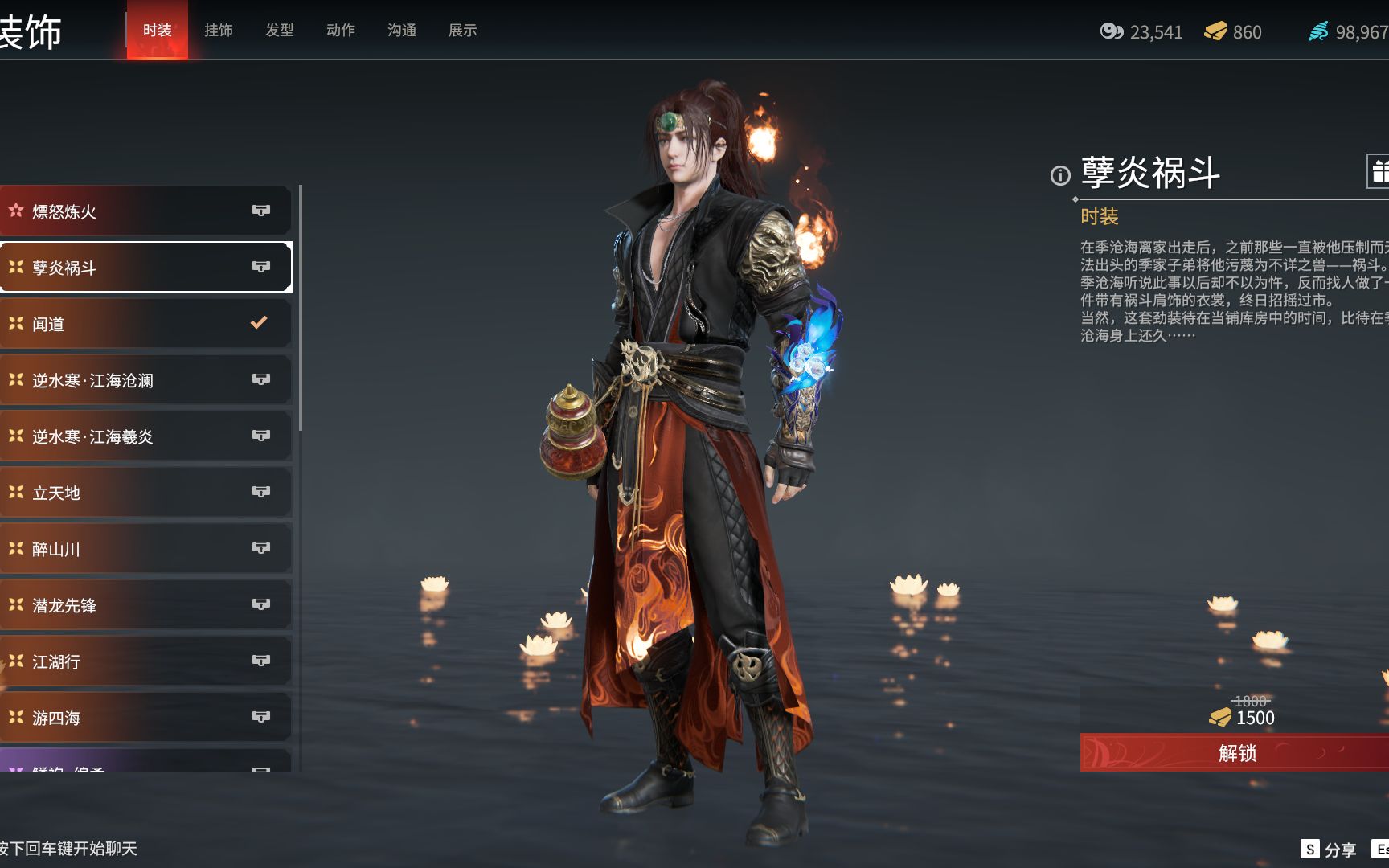This screenshot has height=868, width=1389.
Task: Select the 逆水寒·江海羲炎 outfit
Action: (145, 436)
